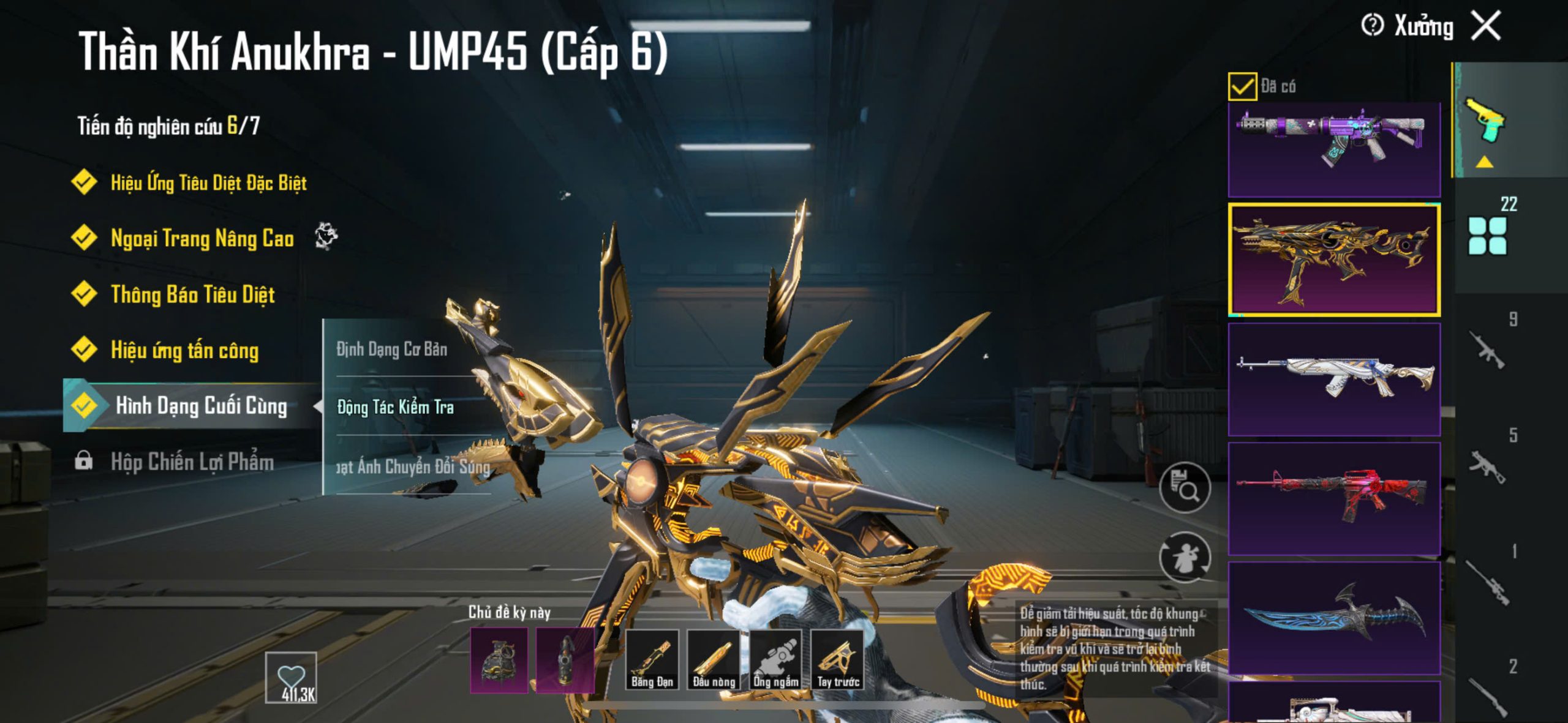Select the purple M4-style rifle skin thumbnail

tap(1334, 149)
